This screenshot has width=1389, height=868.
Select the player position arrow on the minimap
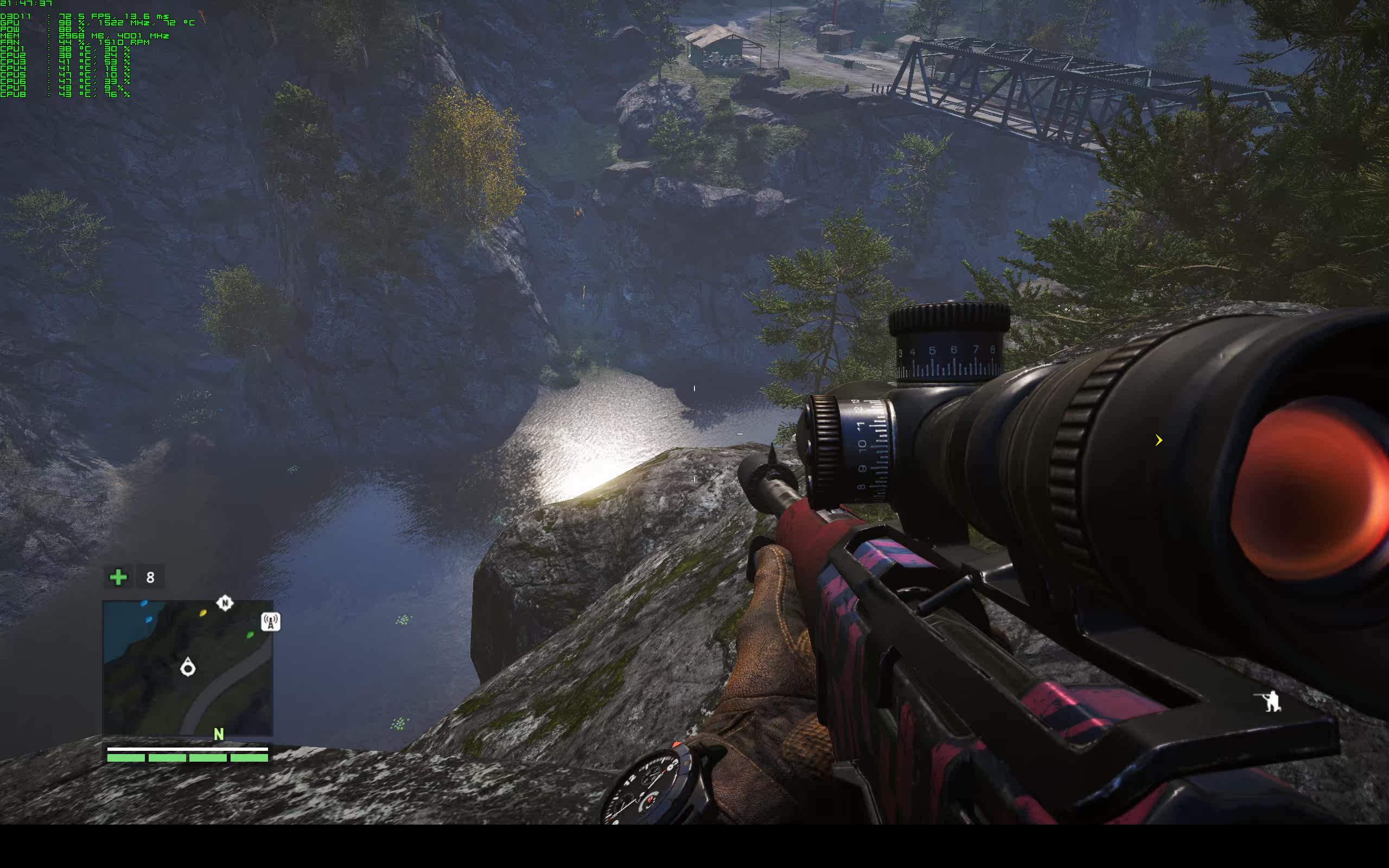click(x=188, y=668)
